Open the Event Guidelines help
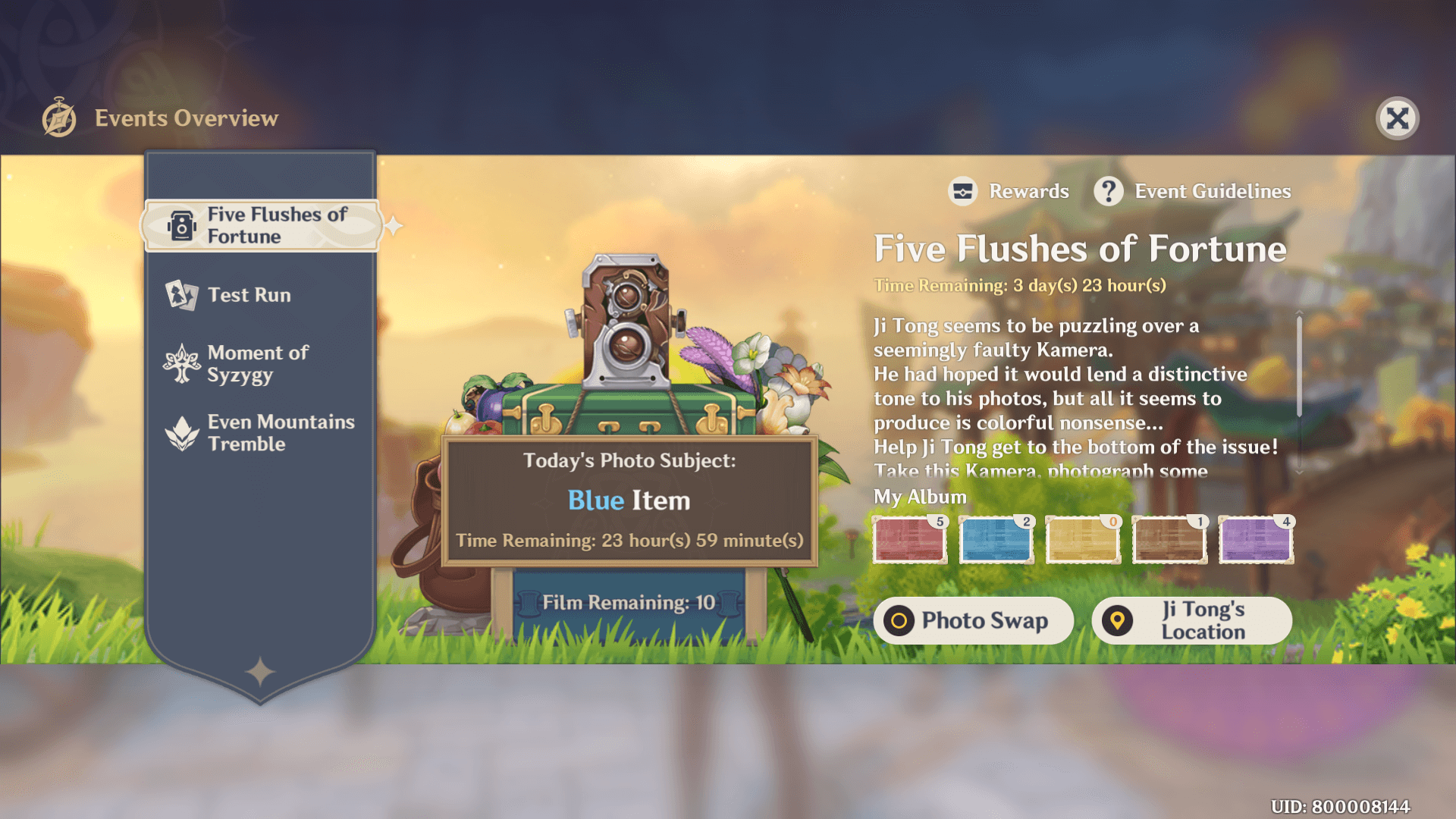The image size is (1456, 819). pyautogui.click(x=1192, y=191)
